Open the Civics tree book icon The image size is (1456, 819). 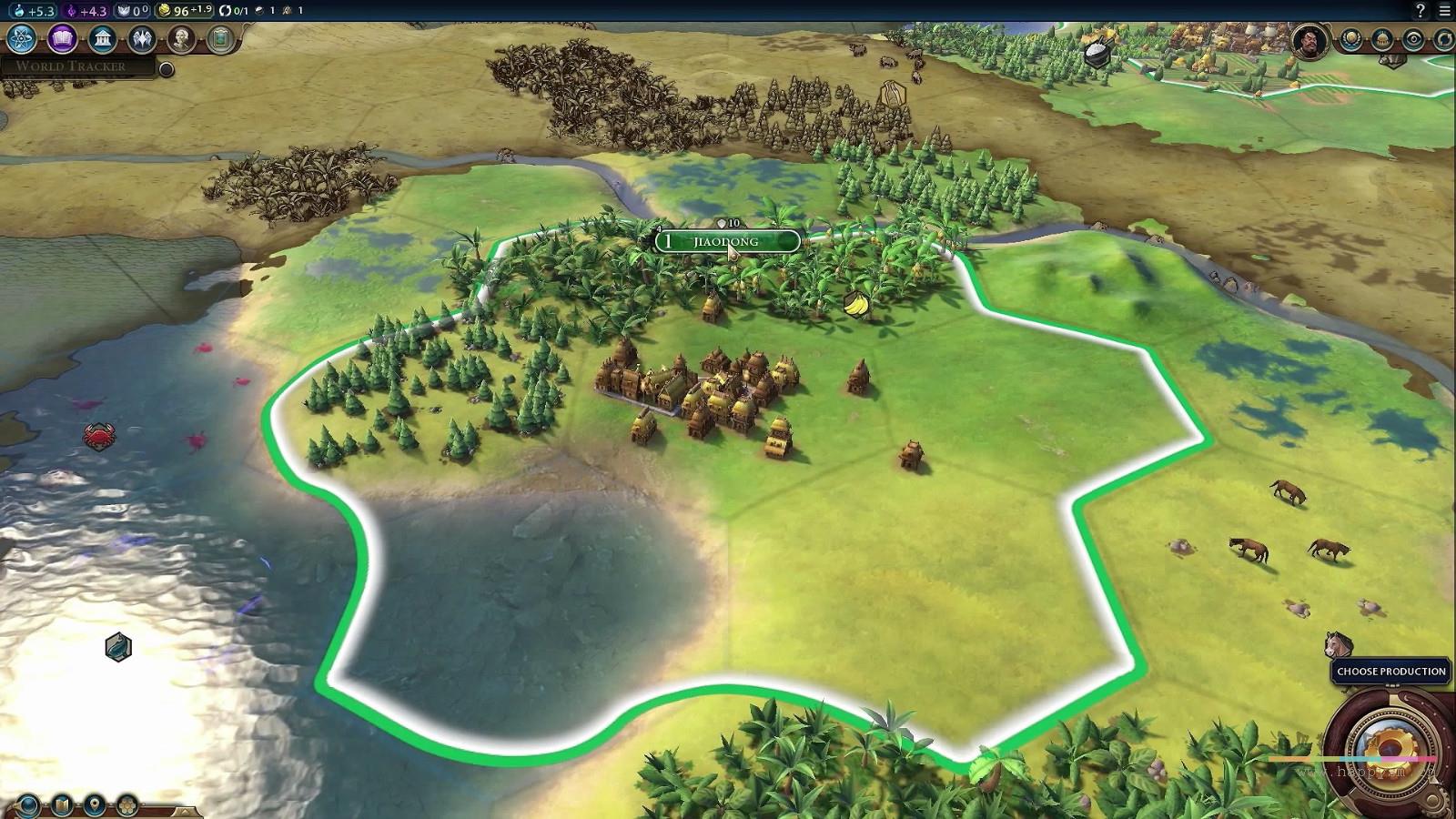(x=62, y=39)
